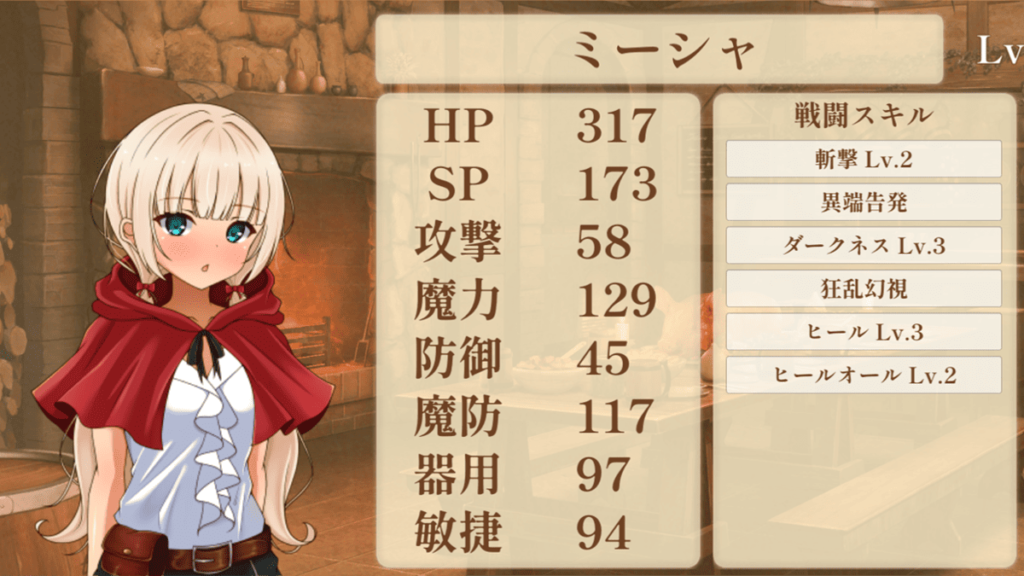The height and width of the screenshot is (576, 1024).
Task: Click the ダークネス Lv.3 skill
Action: 863,246
